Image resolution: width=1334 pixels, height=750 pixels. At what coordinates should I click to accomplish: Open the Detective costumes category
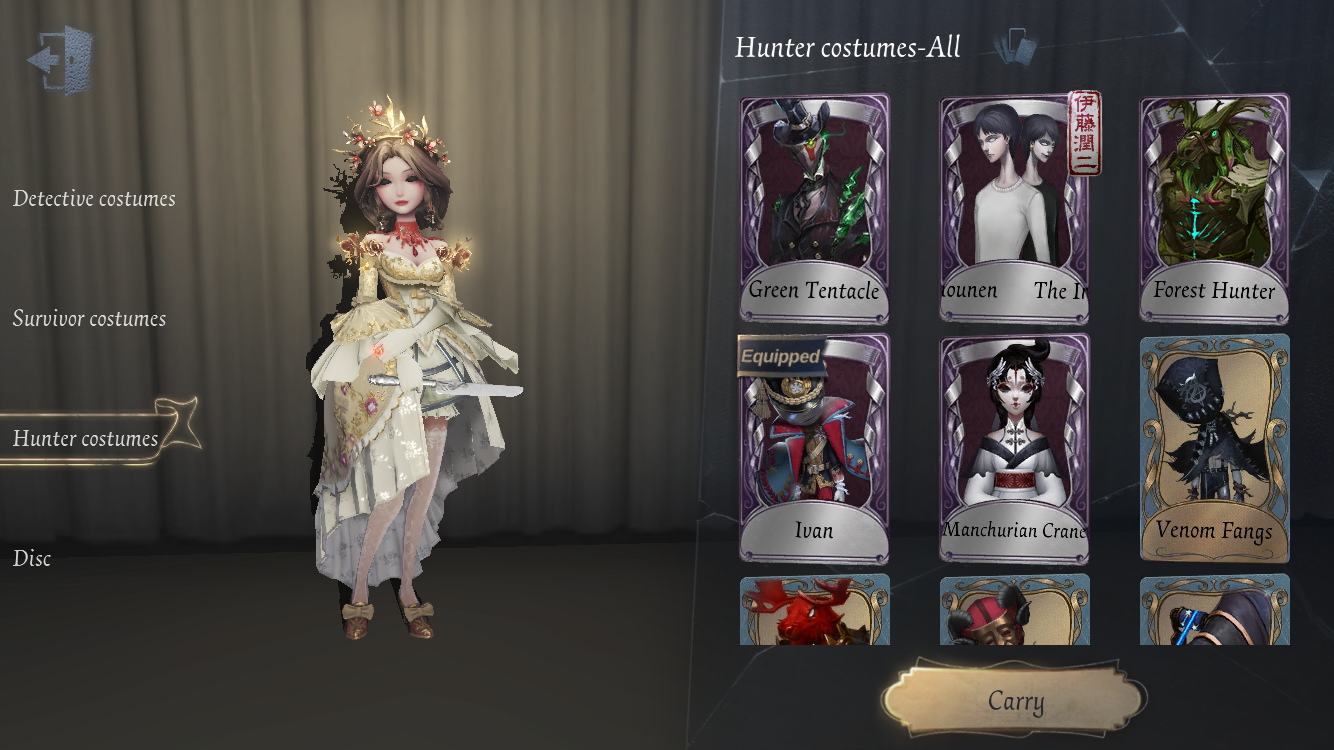pyautogui.click(x=94, y=199)
